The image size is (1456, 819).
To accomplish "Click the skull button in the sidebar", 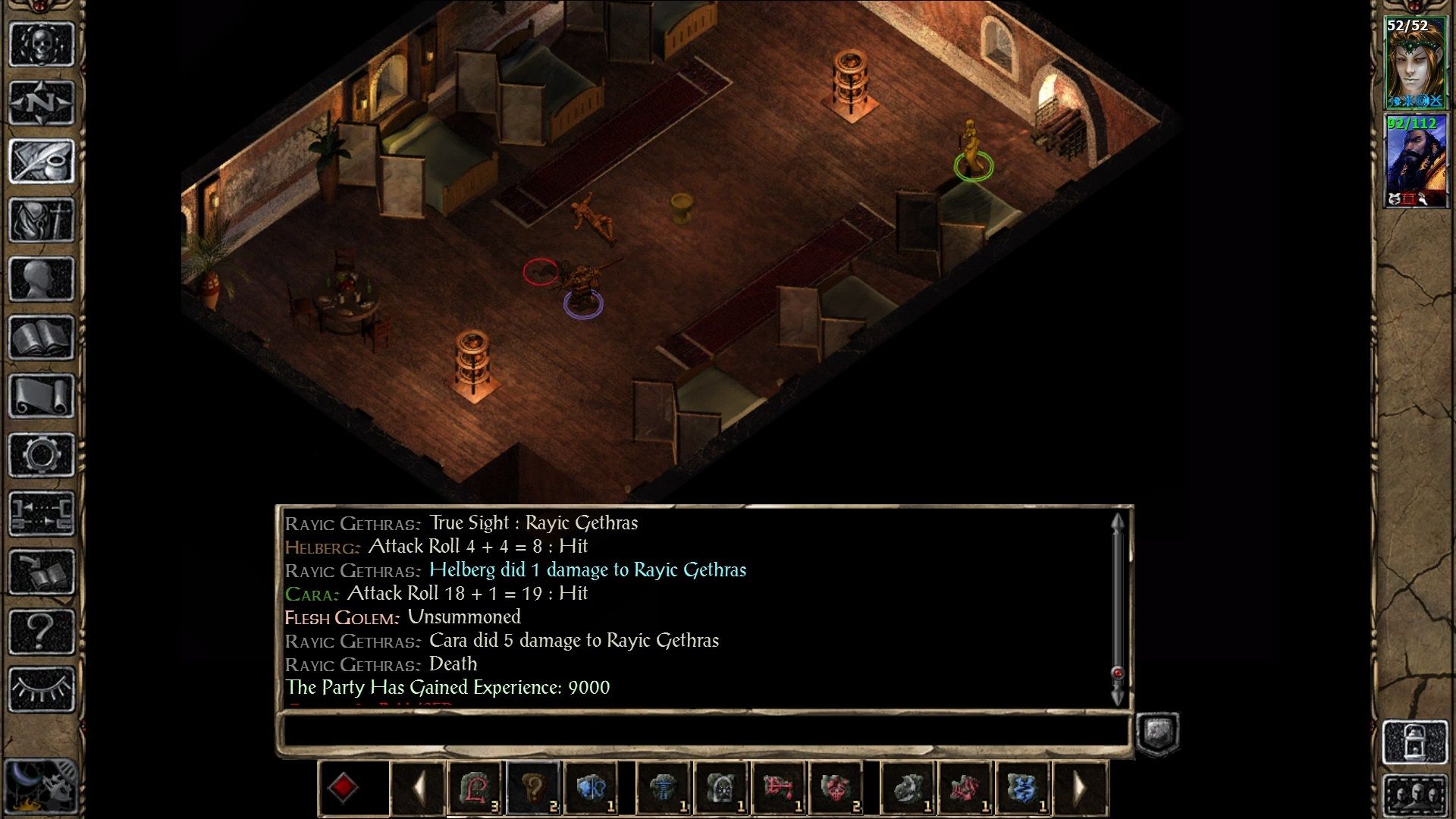I will click(x=42, y=45).
